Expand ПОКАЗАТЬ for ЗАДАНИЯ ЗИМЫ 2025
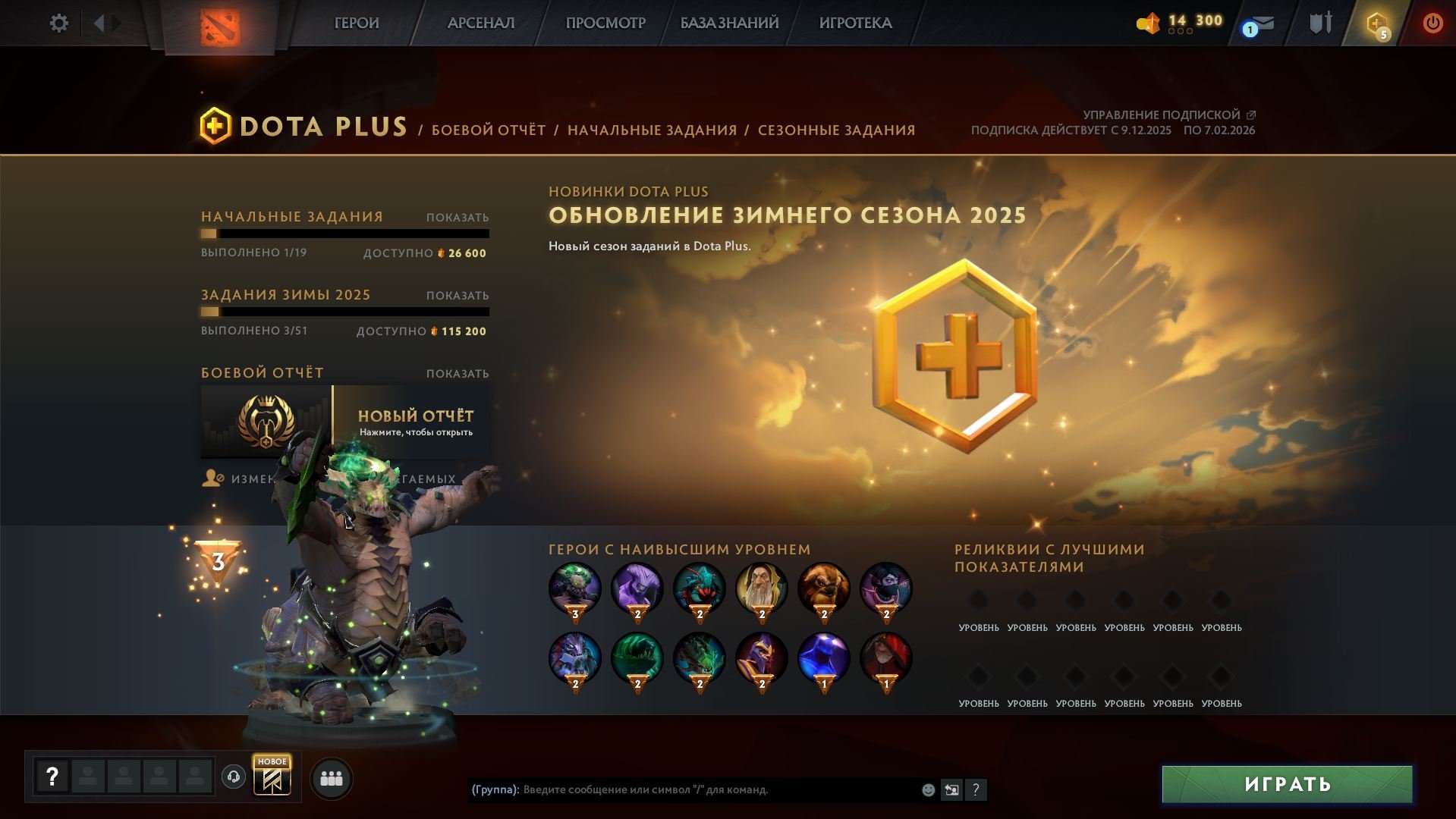1456x819 pixels. pyautogui.click(x=456, y=295)
